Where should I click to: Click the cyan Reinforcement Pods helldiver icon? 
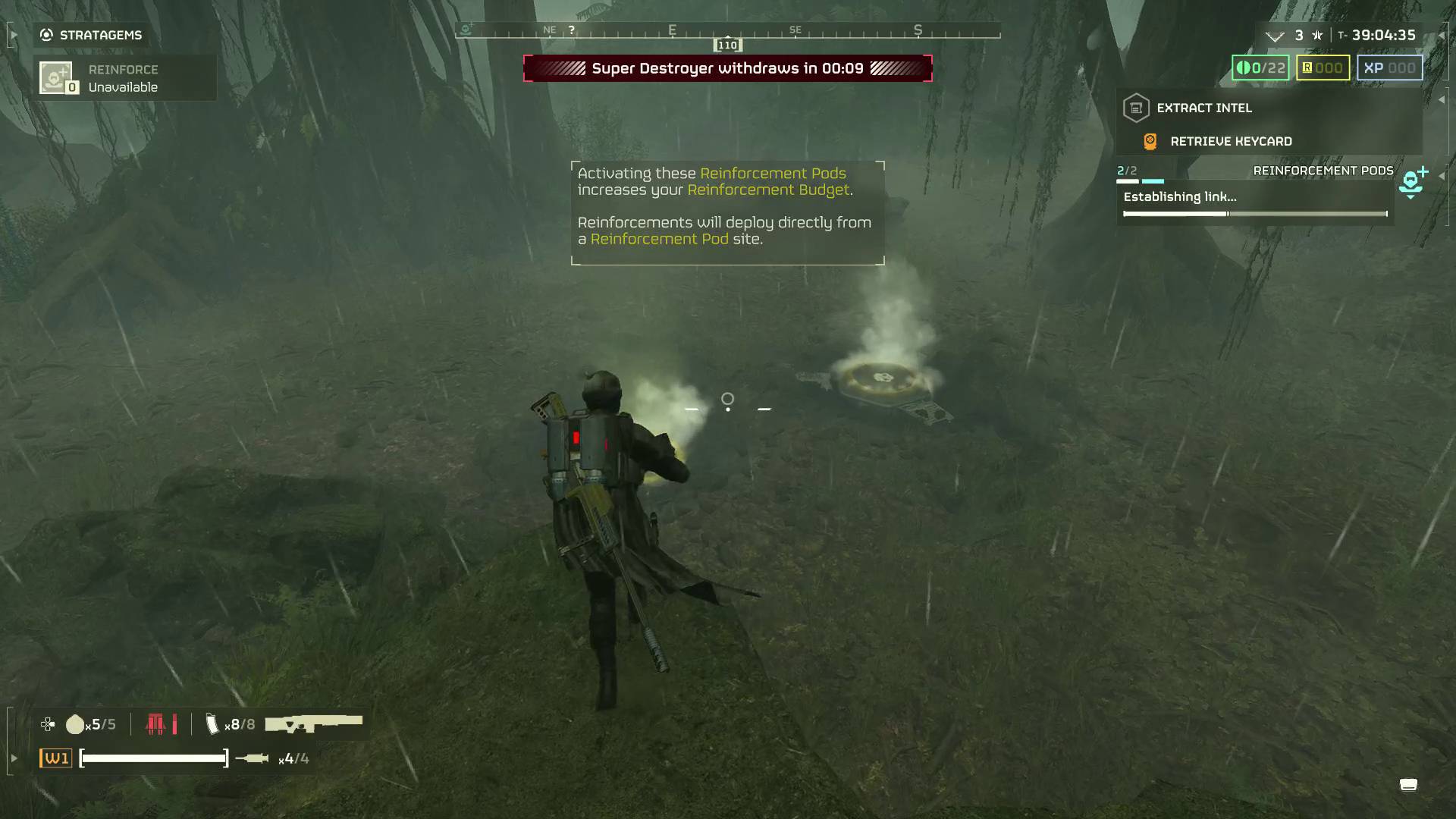pyautogui.click(x=1411, y=180)
